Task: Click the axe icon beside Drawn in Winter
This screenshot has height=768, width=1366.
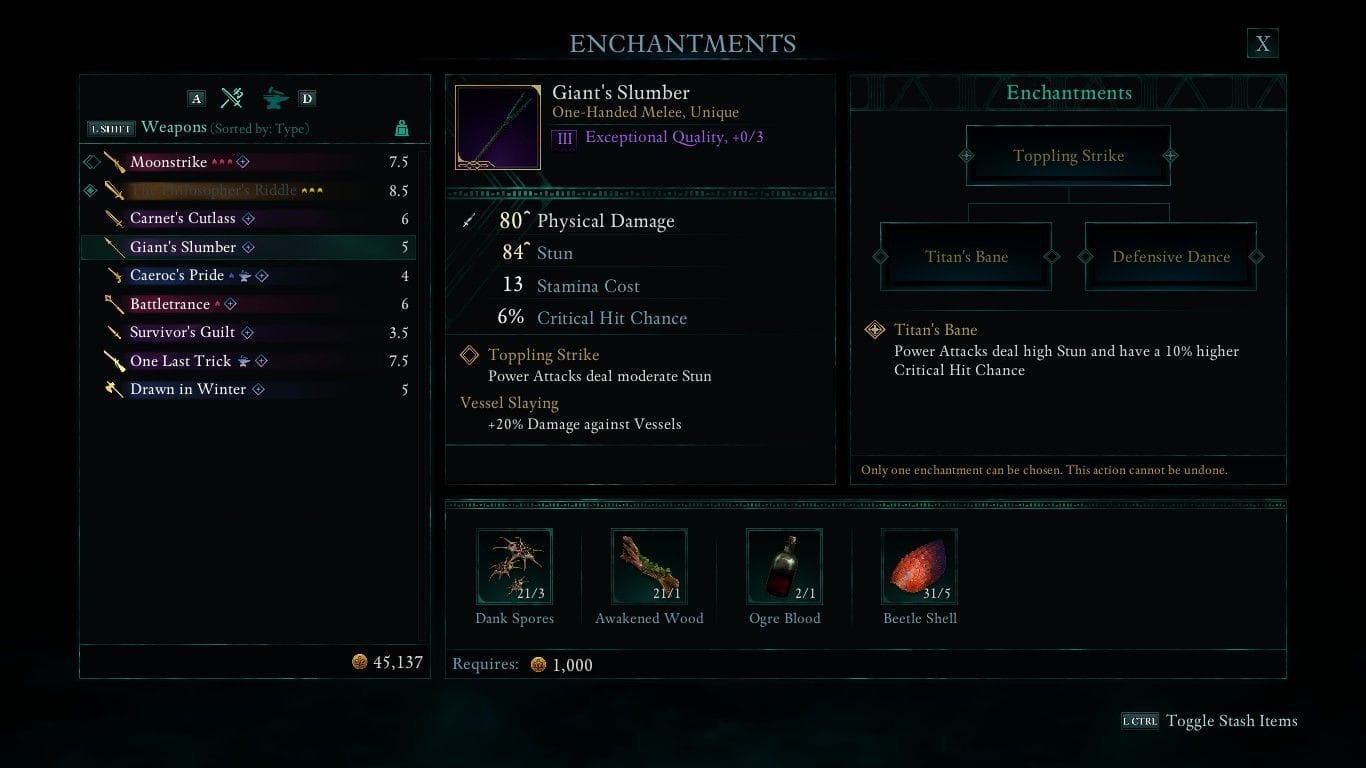Action: pyautogui.click(x=113, y=389)
